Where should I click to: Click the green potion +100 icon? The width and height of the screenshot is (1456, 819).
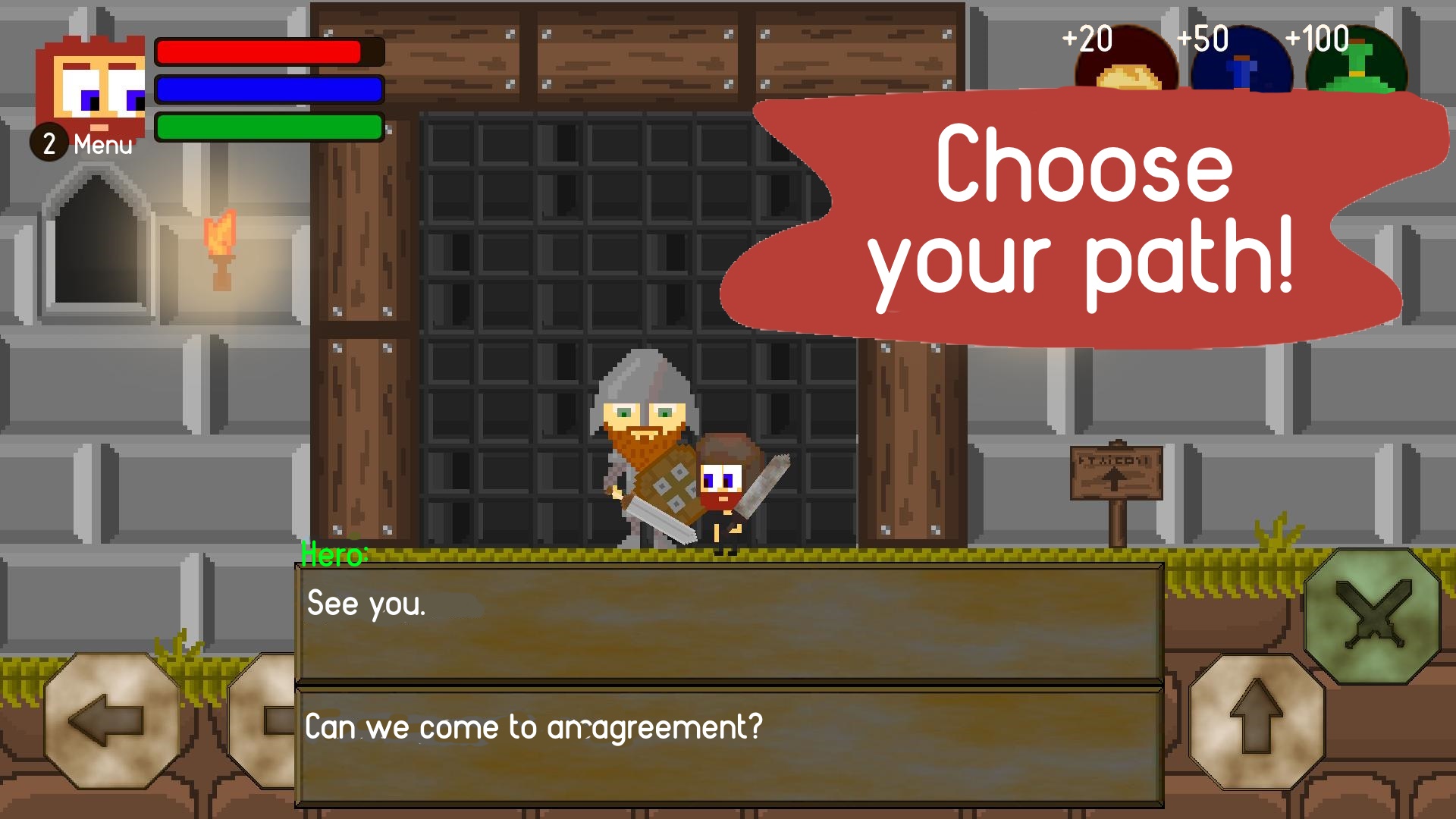pos(1355,61)
